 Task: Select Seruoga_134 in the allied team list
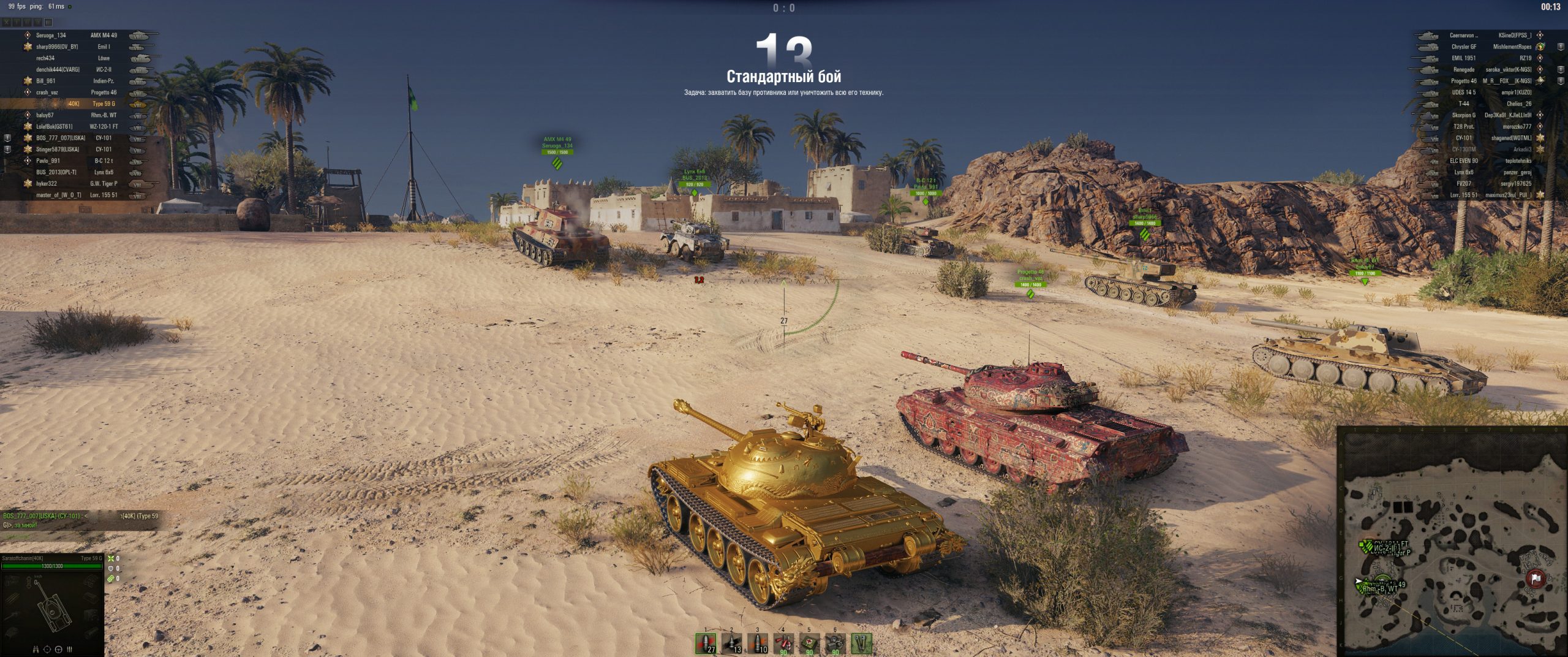click(51, 36)
